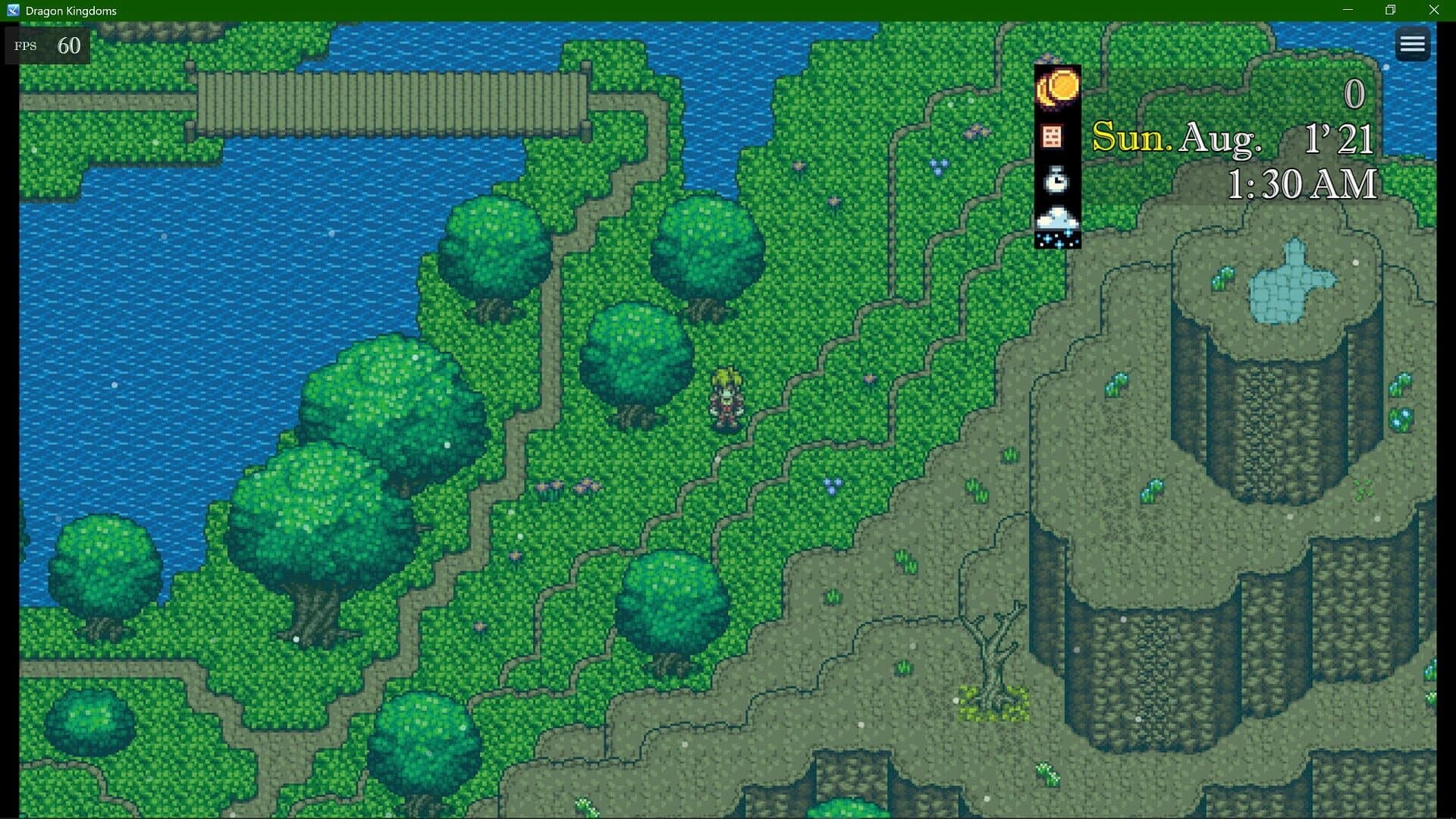This screenshot has width=1456, height=819.
Task: Open the hamburger menu in the top-right corner
Action: (1413, 43)
